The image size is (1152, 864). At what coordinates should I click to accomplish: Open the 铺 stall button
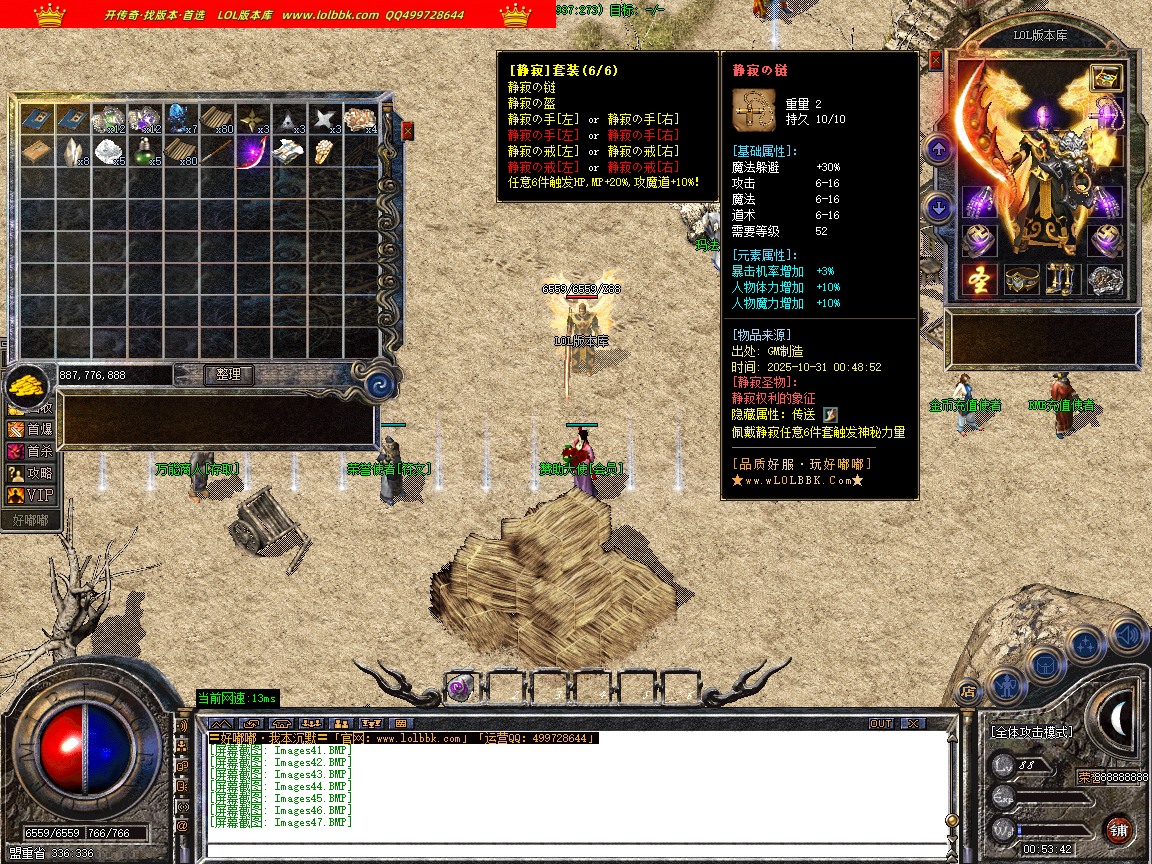click(1118, 829)
